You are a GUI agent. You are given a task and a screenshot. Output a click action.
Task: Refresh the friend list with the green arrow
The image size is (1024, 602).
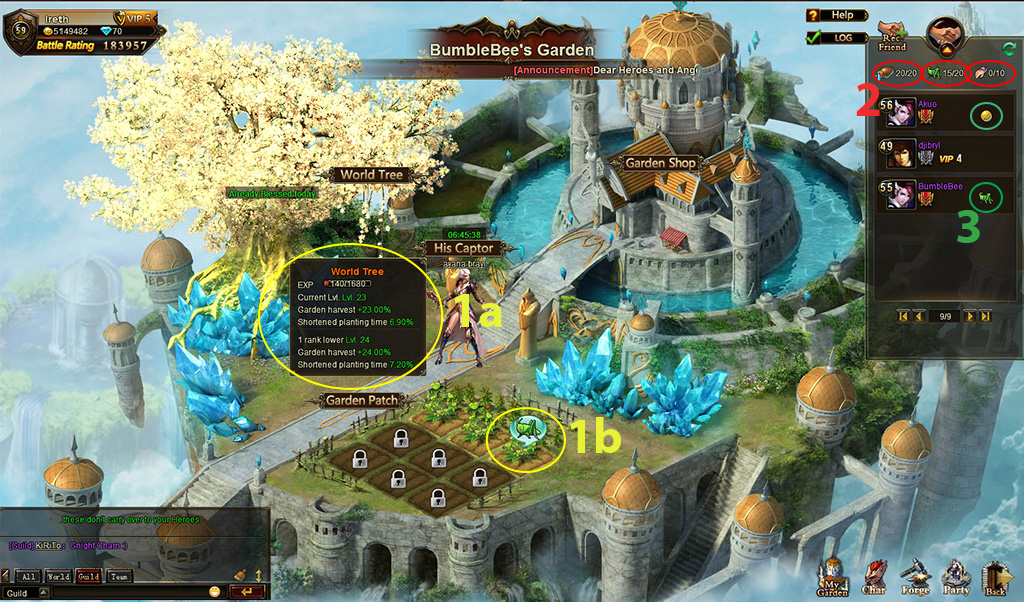1009,45
